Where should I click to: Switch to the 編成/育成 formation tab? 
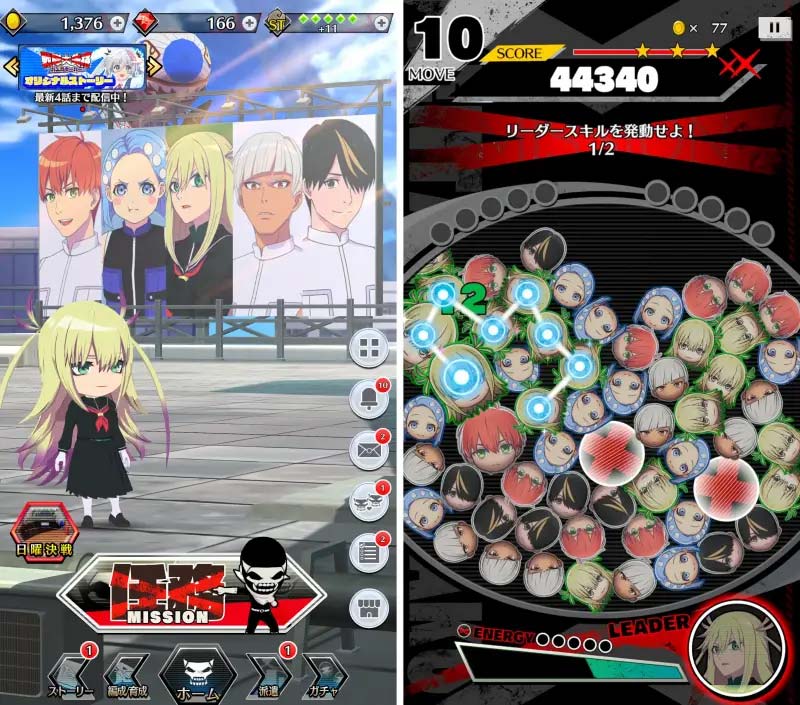point(127,675)
